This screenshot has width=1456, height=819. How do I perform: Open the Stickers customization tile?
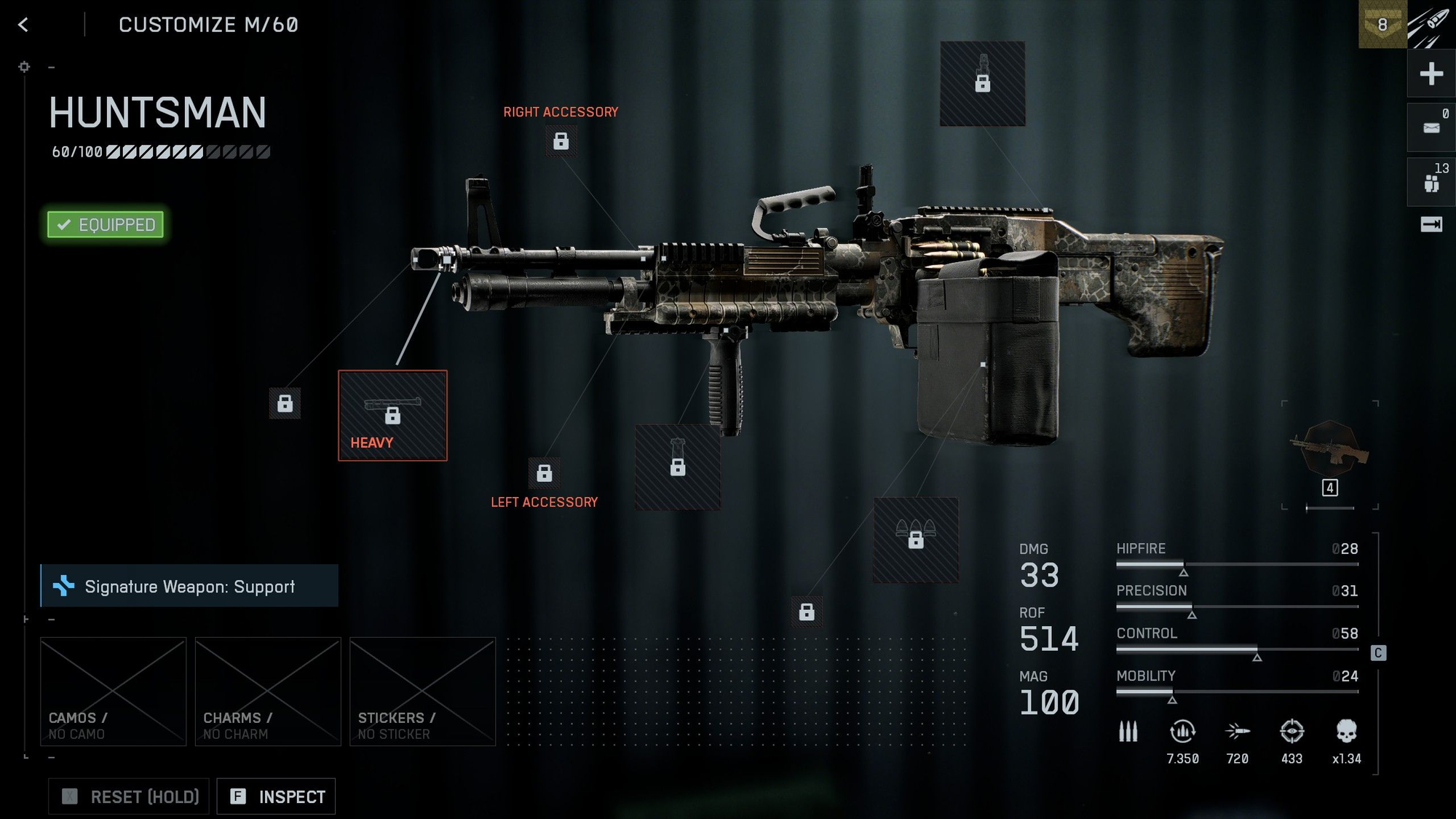(x=422, y=692)
